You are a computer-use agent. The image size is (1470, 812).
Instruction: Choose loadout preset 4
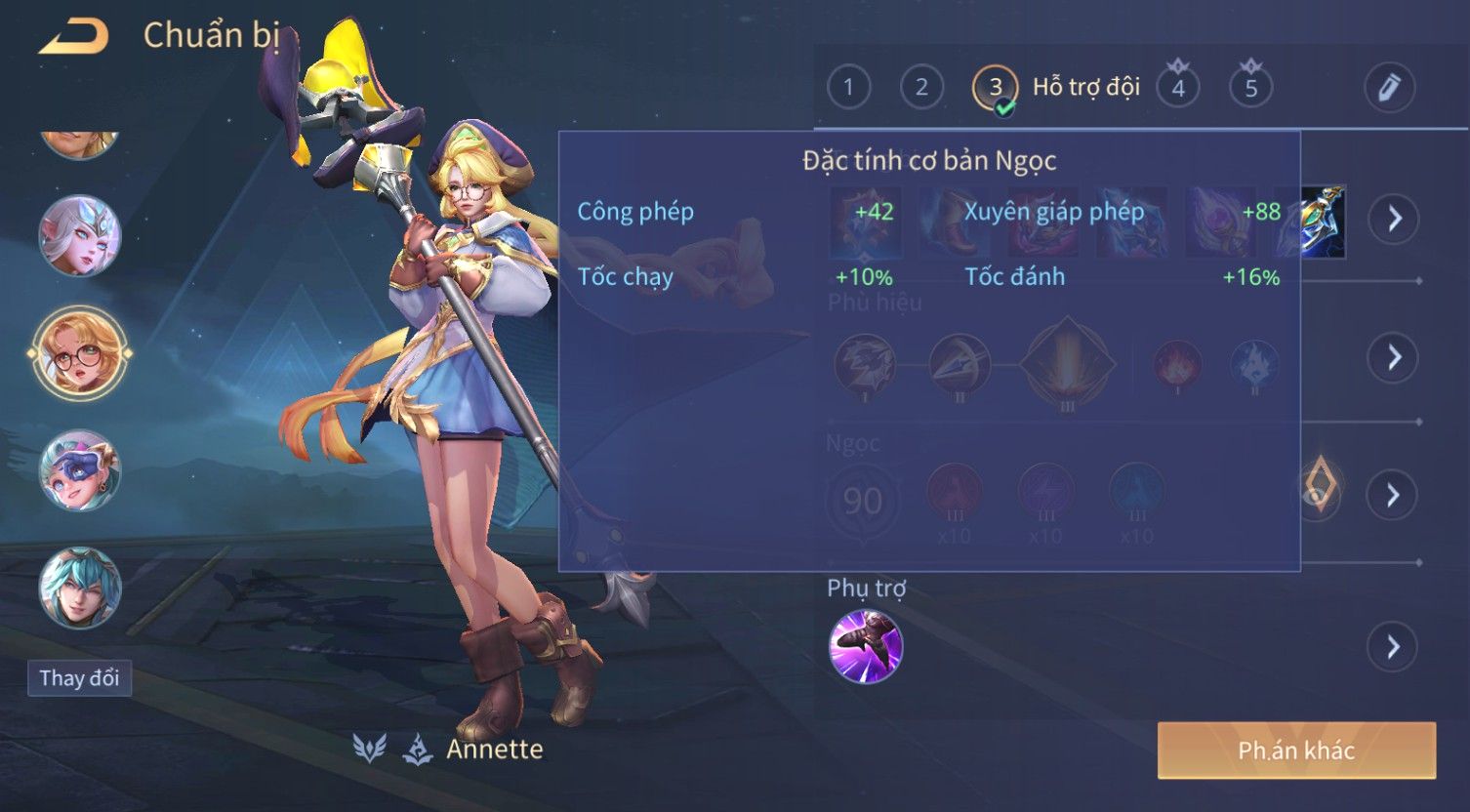[x=1178, y=89]
